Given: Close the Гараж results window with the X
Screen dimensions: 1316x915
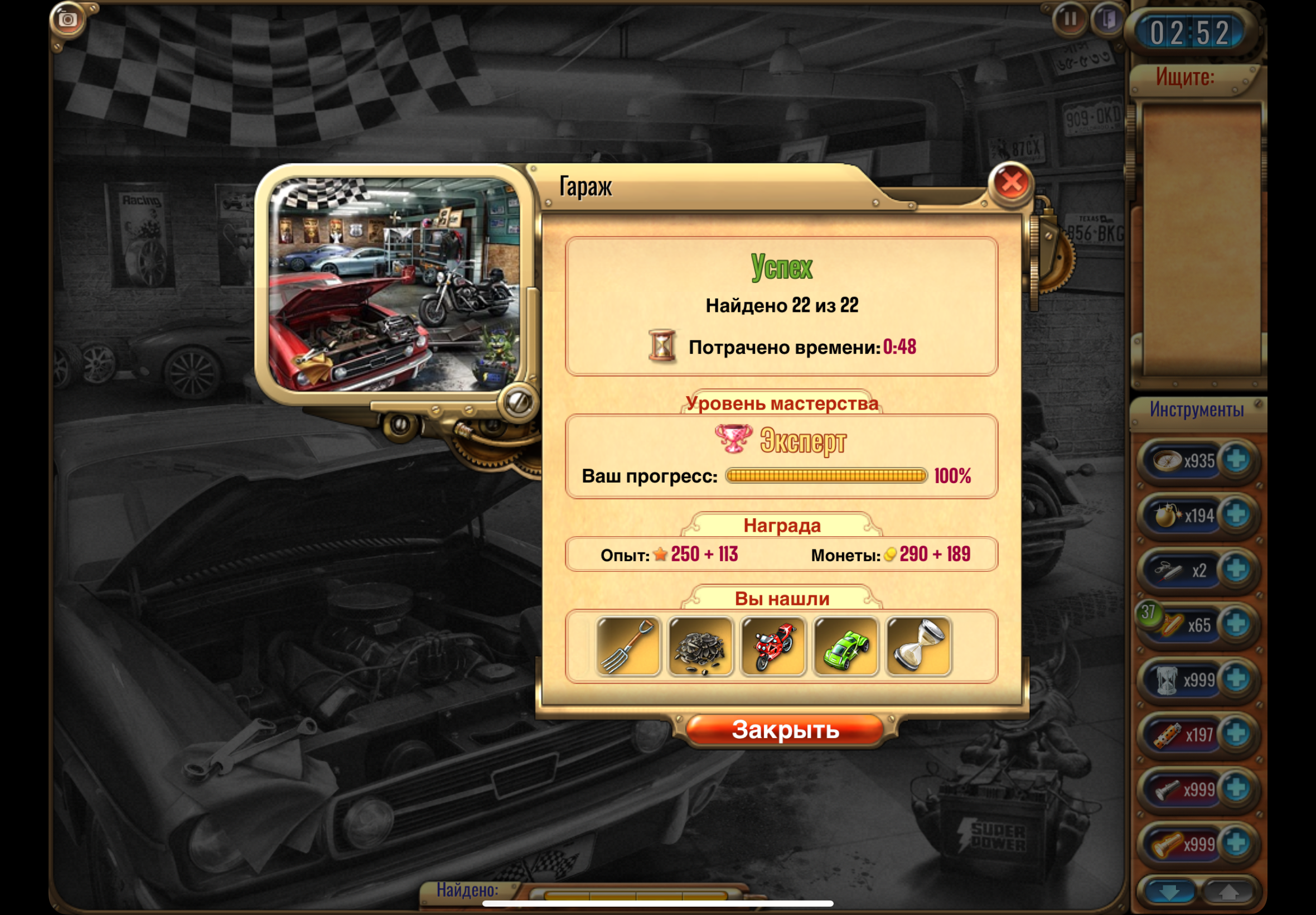Looking at the screenshot, I should (x=1011, y=183).
